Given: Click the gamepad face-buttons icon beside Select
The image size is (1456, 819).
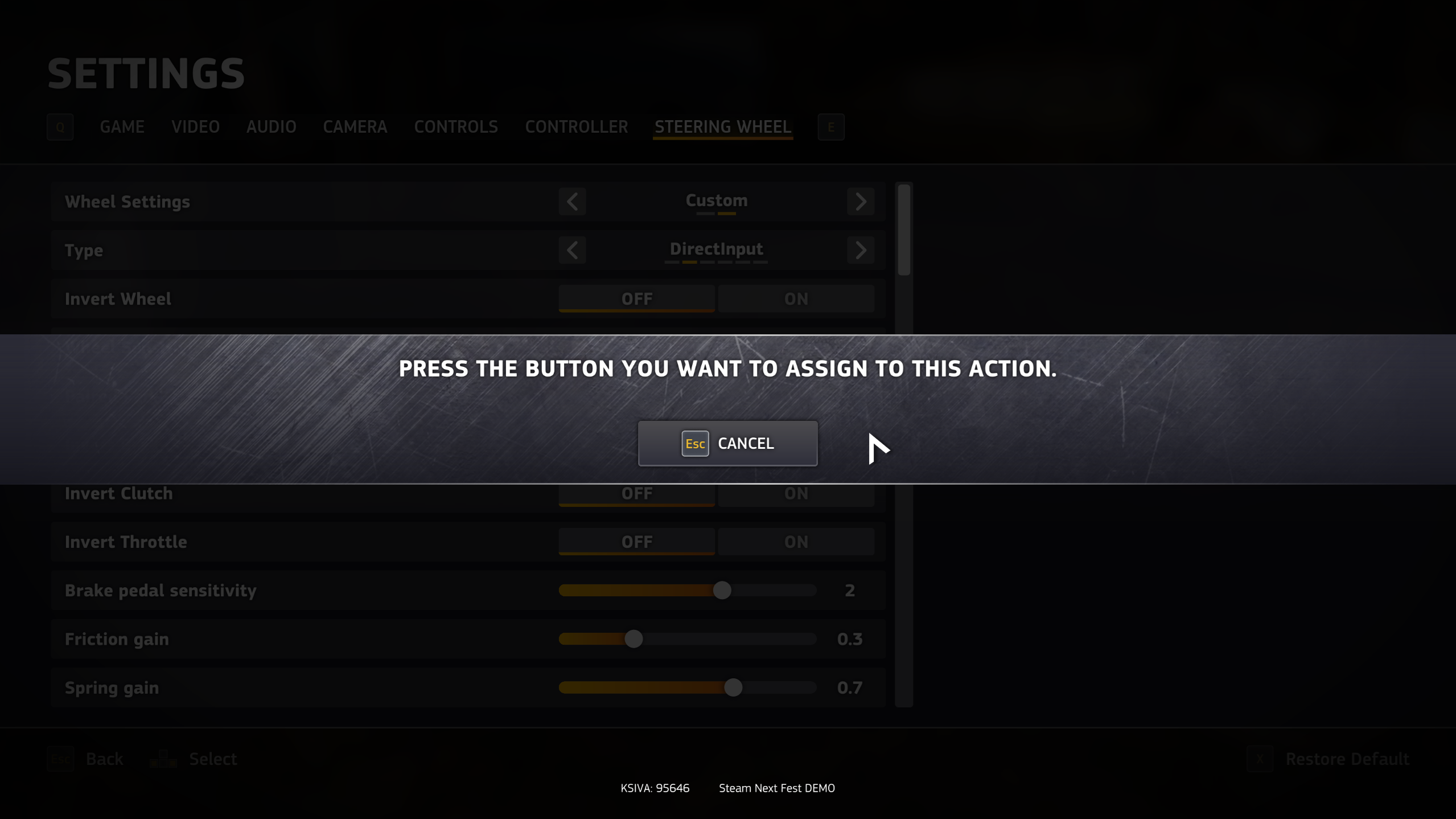Looking at the screenshot, I should point(162,759).
